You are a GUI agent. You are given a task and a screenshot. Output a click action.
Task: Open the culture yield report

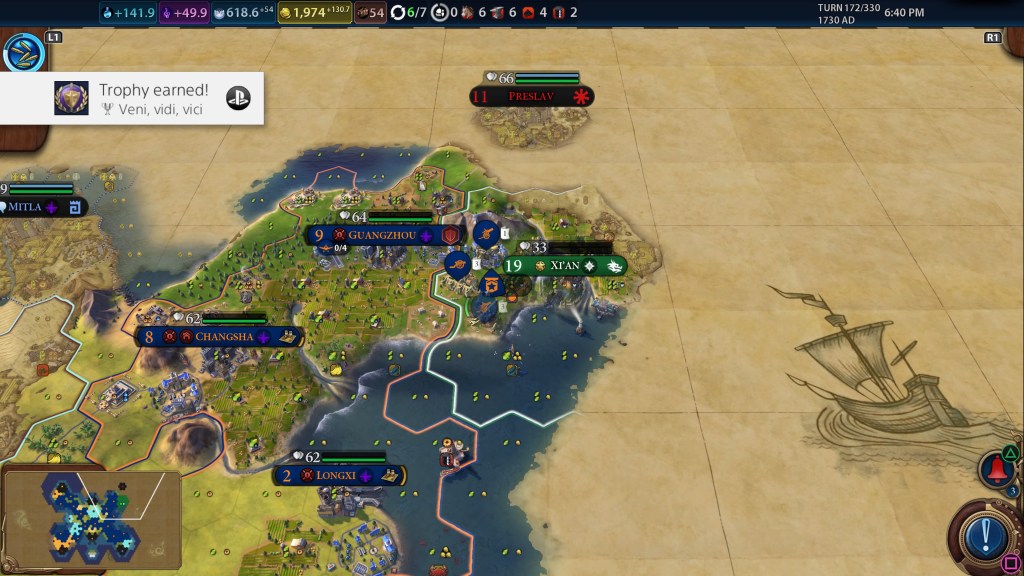point(184,13)
